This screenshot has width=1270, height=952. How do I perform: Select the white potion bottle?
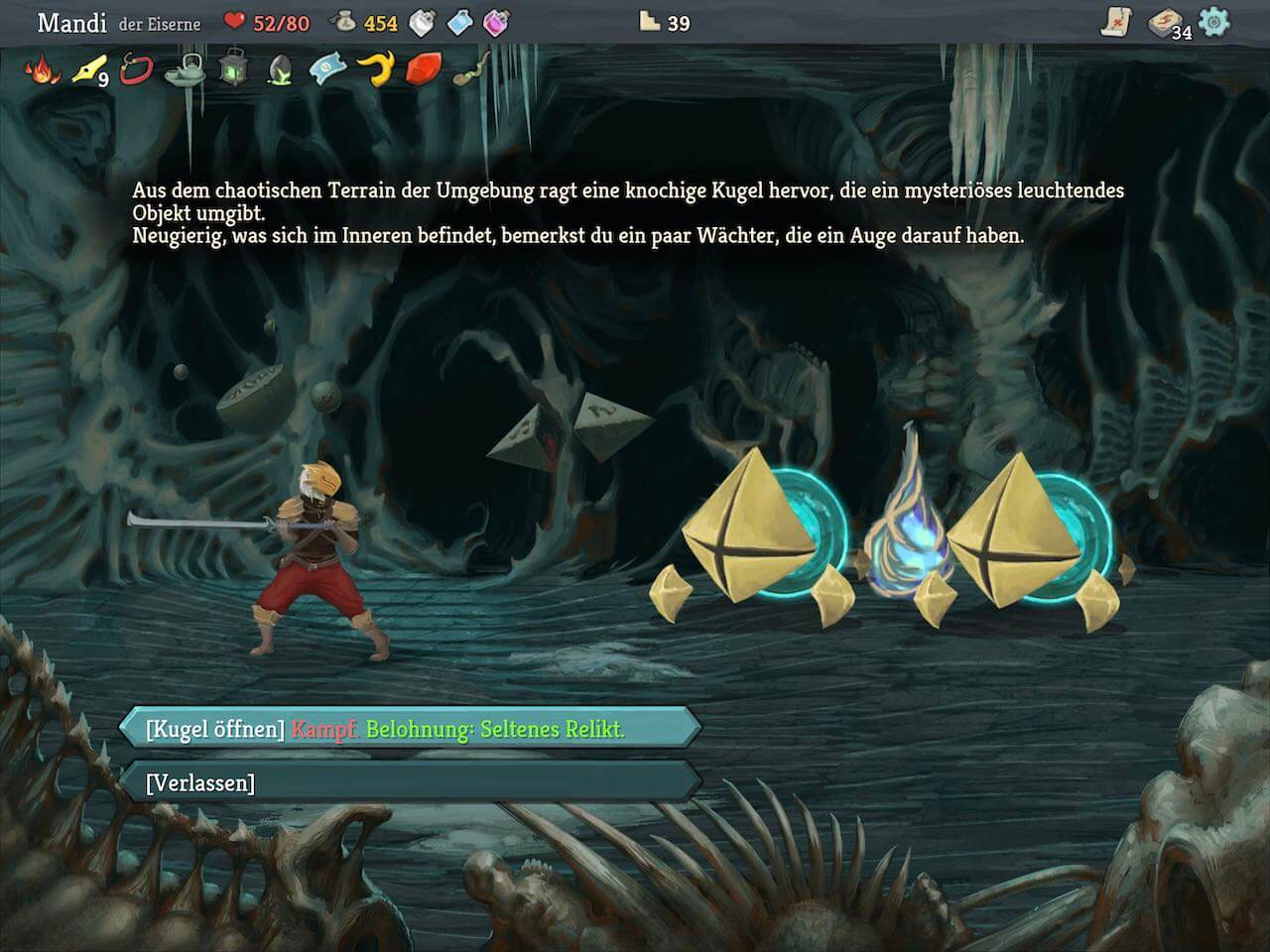click(423, 22)
